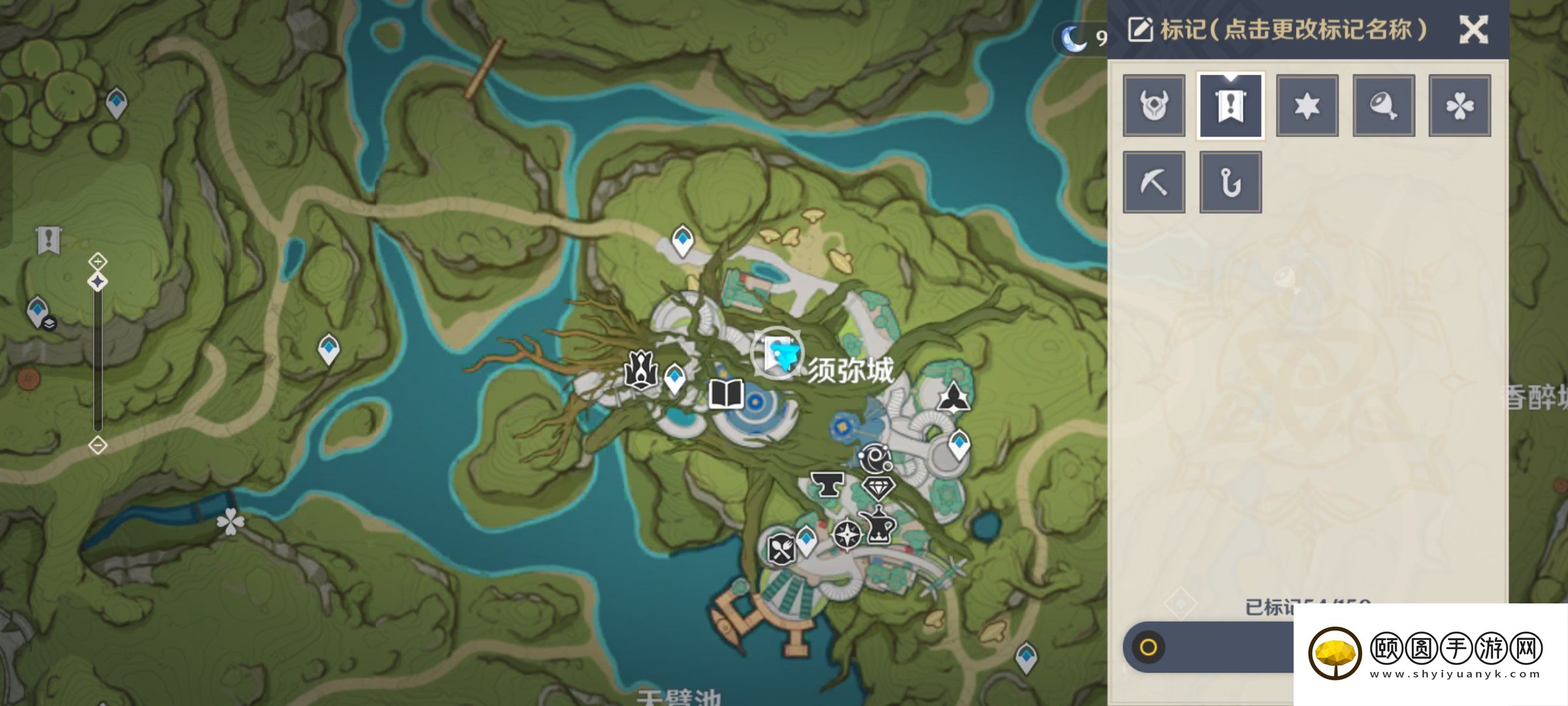Select the Adventurers' Guild compass star icon

847,535
